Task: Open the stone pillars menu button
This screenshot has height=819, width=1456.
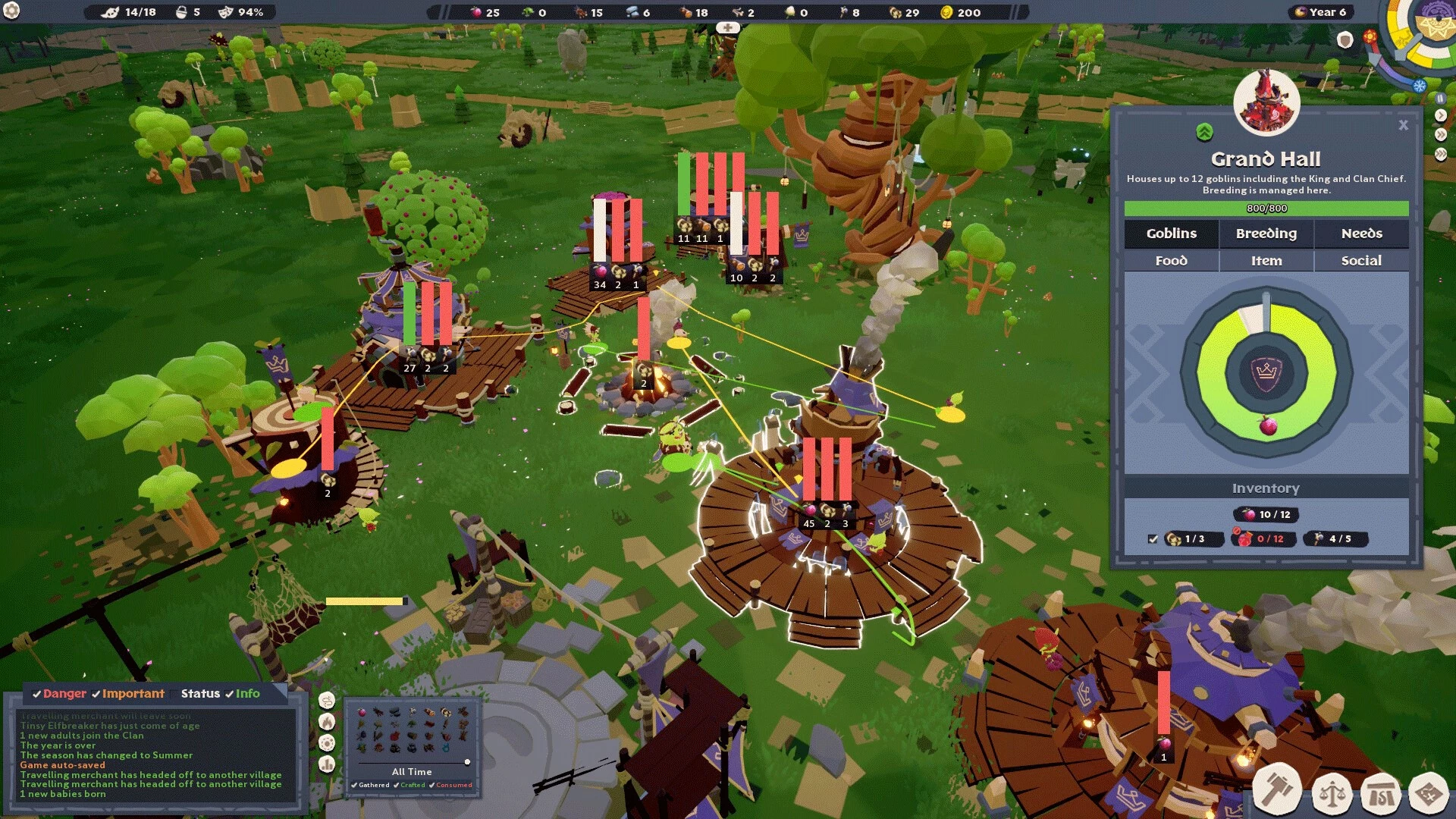Action: [x=1380, y=795]
